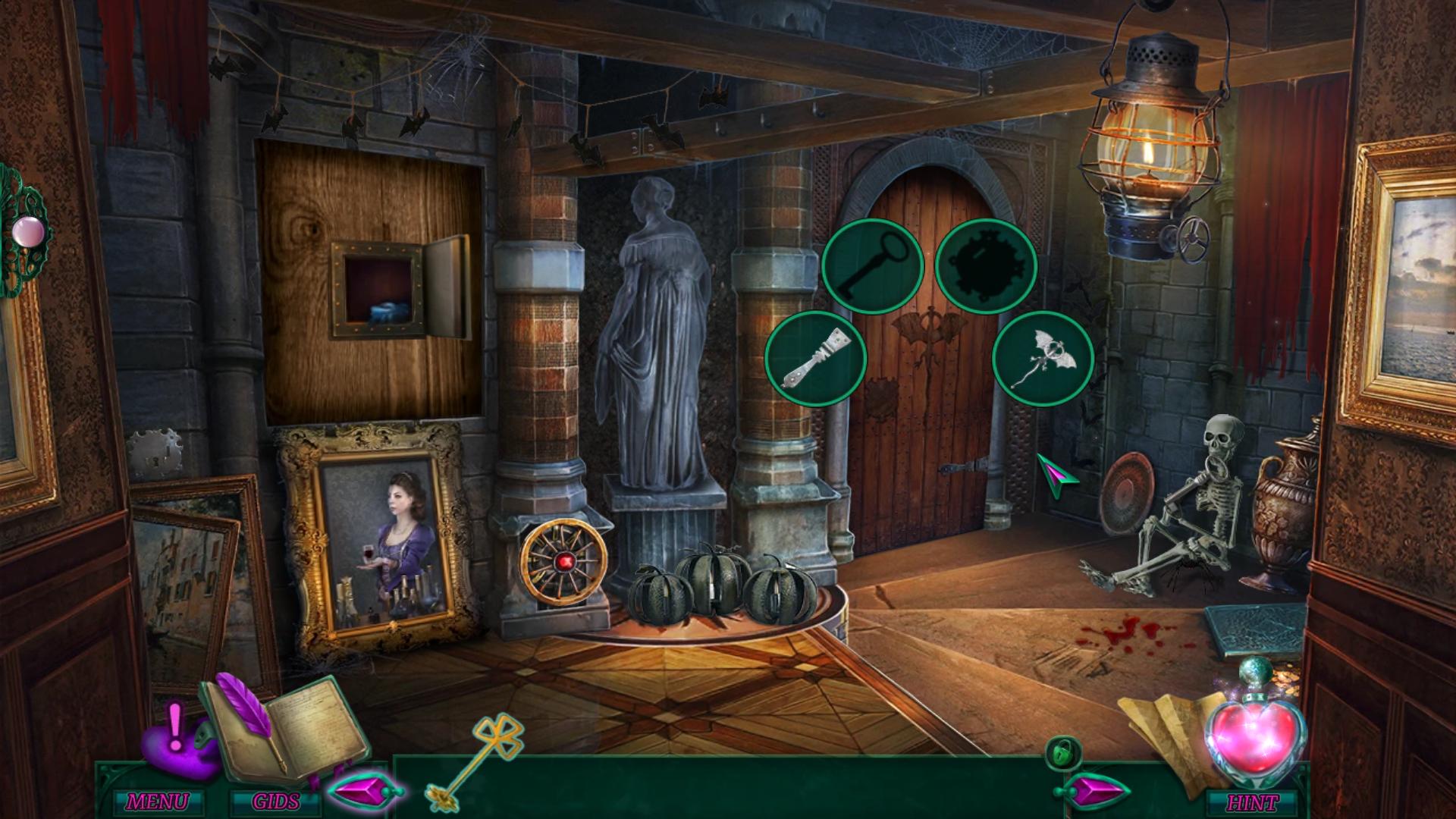The height and width of the screenshot is (819, 1456).
Task: Click the inventory left arrow gem
Action: pos(364,790)
